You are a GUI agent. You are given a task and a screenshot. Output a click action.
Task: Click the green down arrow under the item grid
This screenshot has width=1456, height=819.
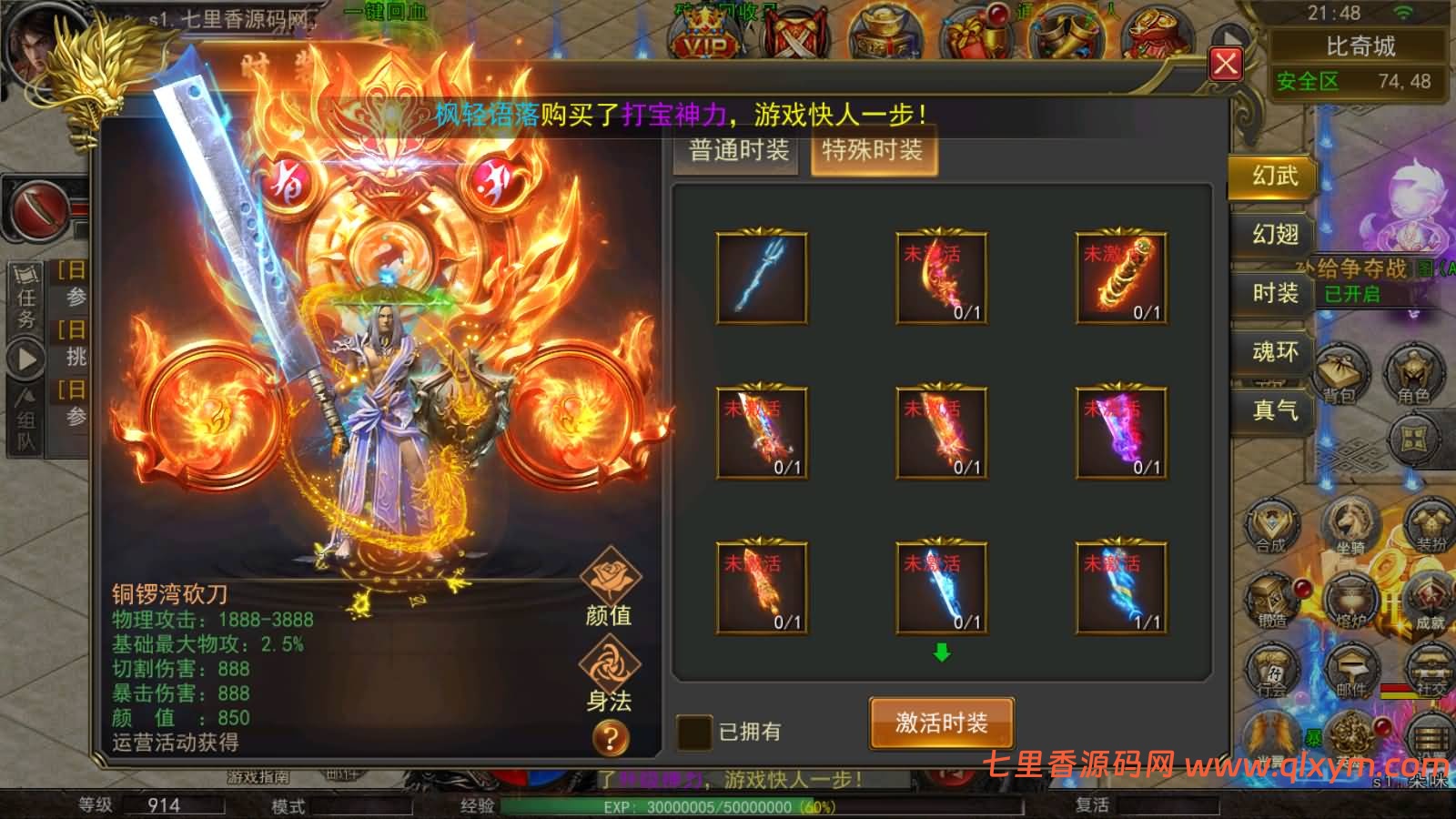942,652
